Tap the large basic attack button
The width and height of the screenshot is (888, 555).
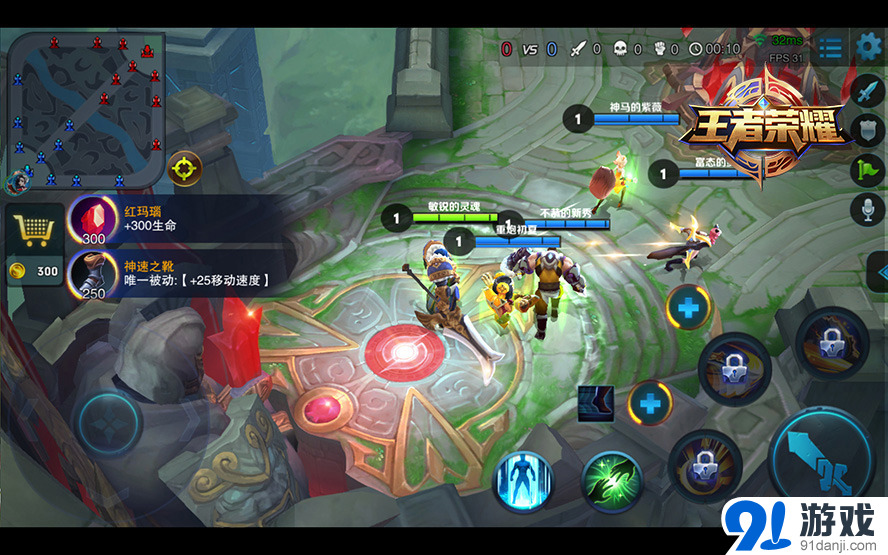pos(821,456)
